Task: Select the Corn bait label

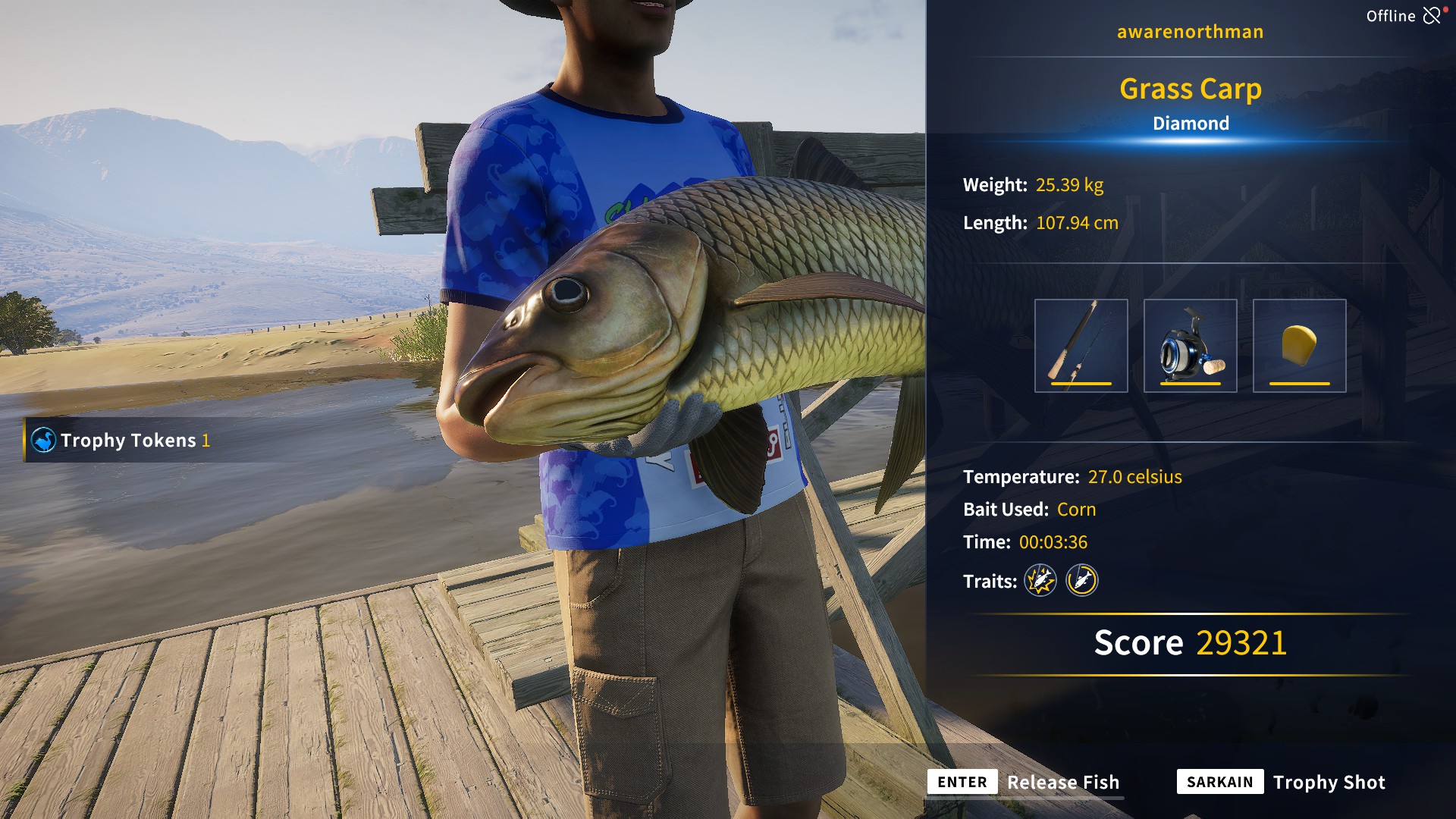Action: pyautogui.click(x=1076, y=510)
